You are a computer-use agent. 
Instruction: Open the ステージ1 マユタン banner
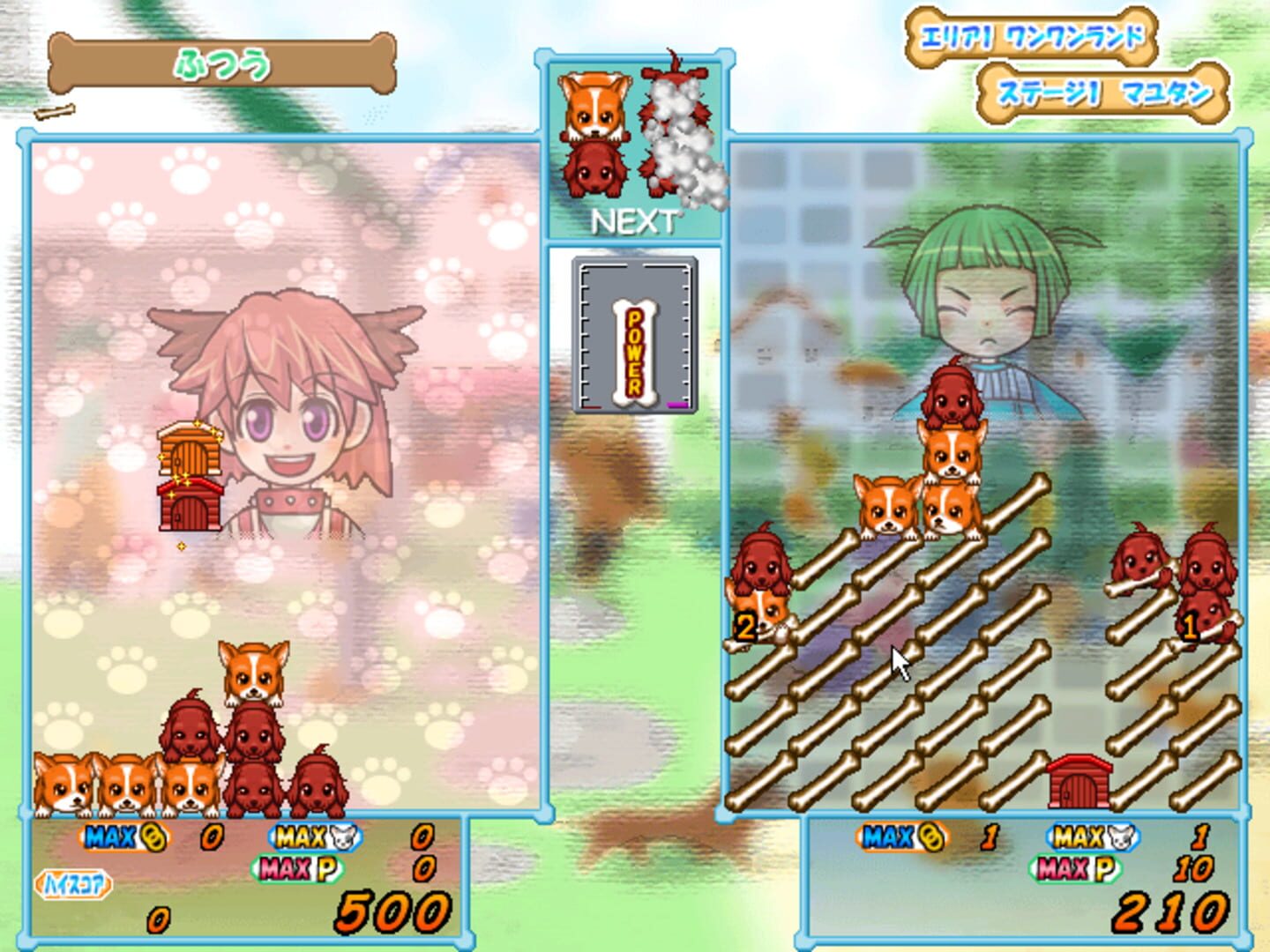1105,91
